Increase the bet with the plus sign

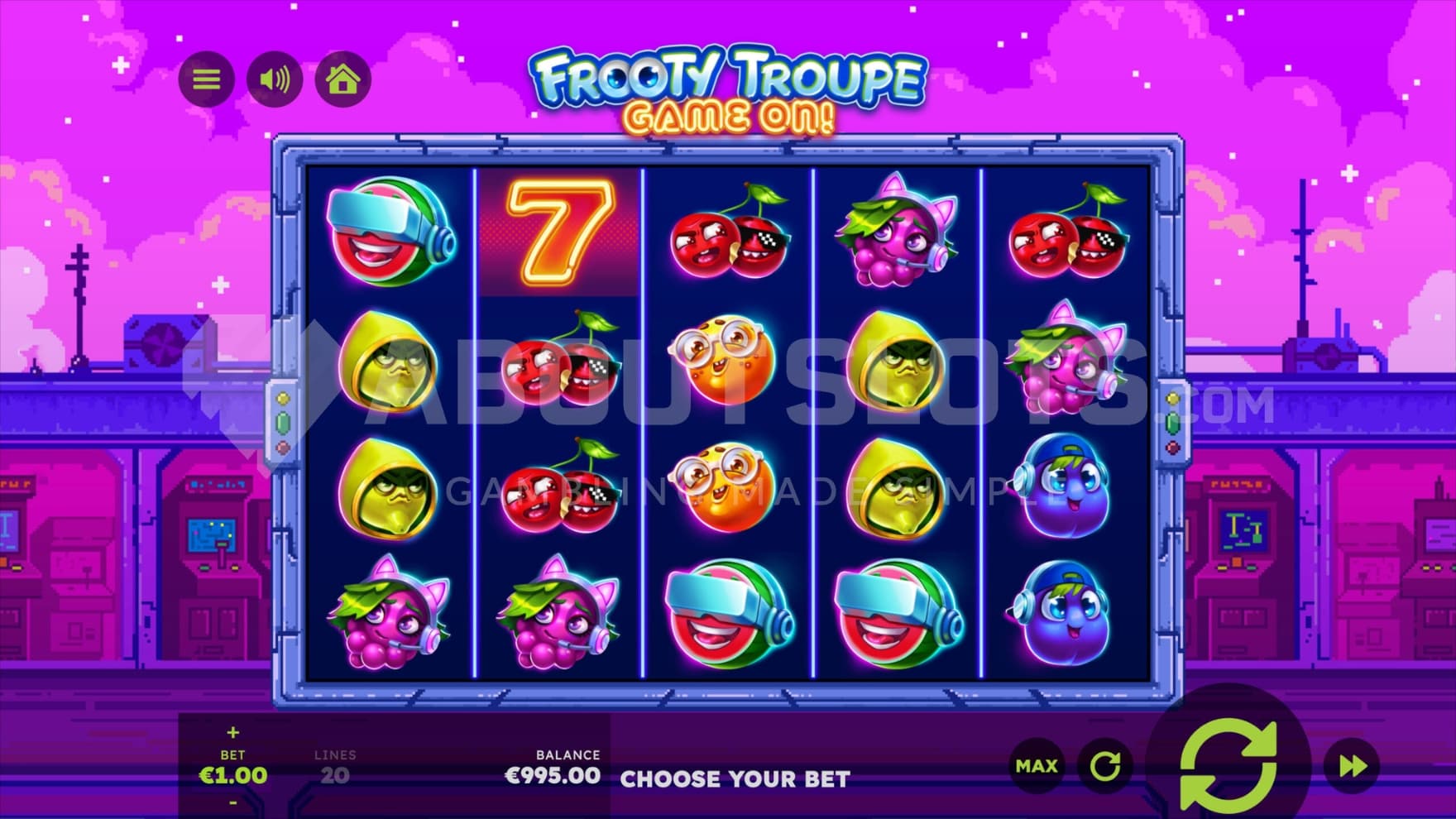coord(232,732)
